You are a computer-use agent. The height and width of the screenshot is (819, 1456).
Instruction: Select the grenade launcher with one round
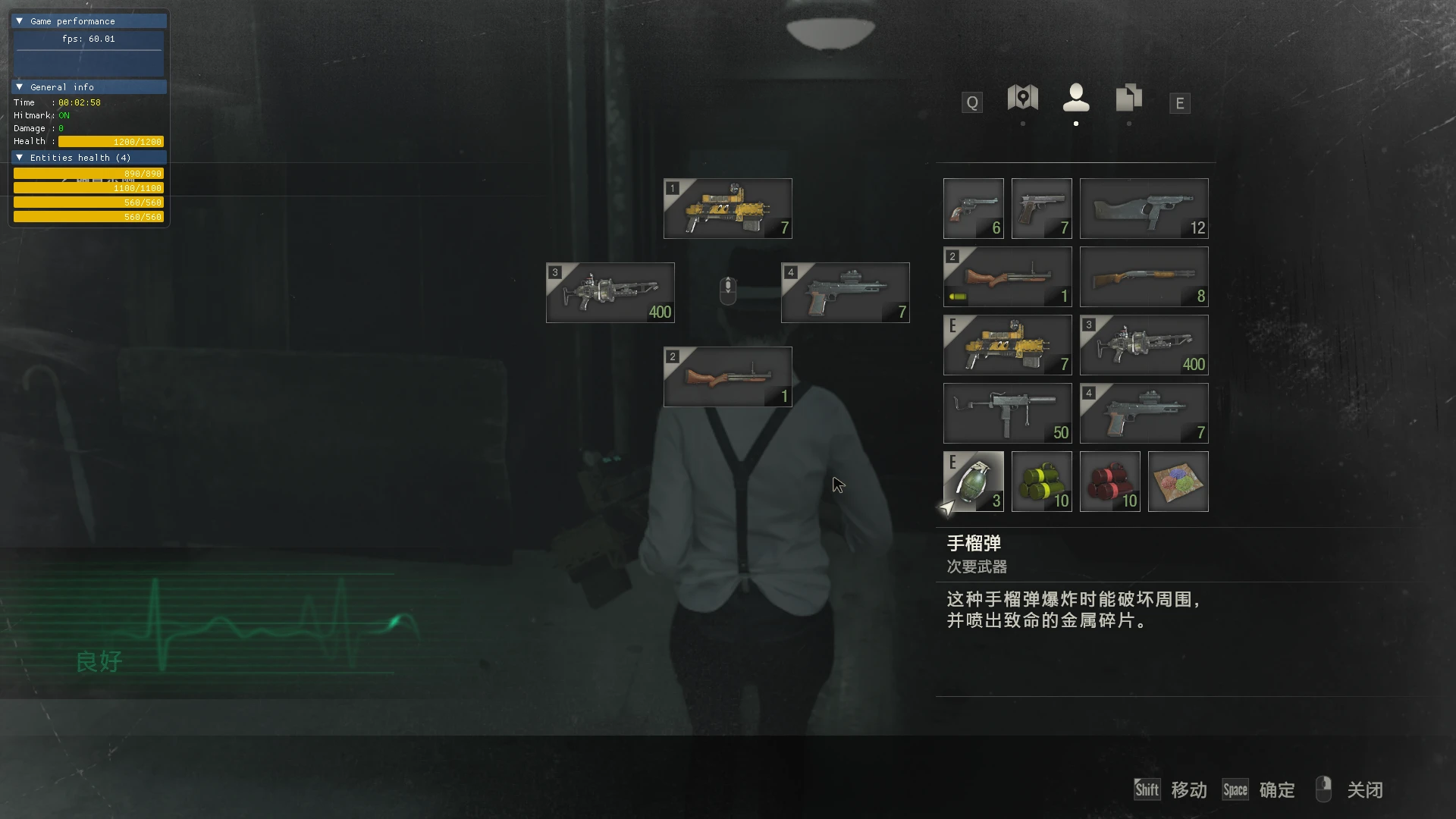pos(1007,277)
